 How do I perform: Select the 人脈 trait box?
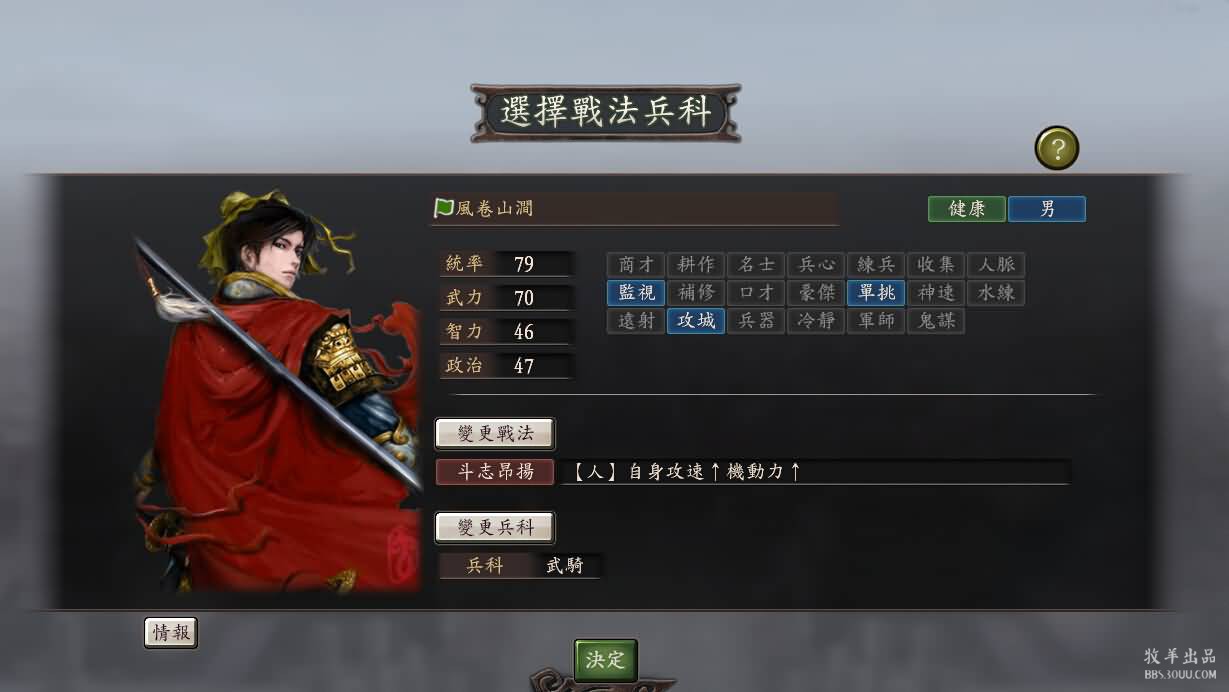pyautogui.click(x=996, y=265)
